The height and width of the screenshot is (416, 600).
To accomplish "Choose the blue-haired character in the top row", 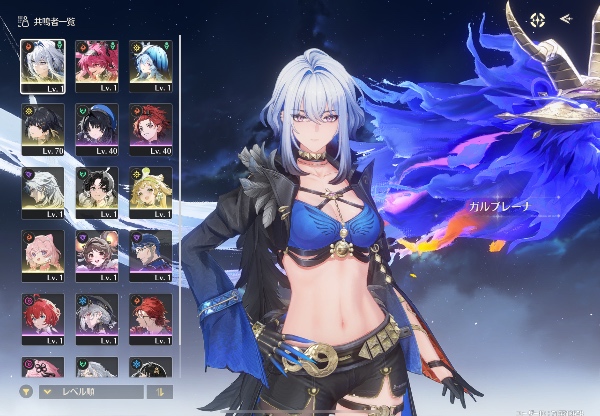I will (151, 64).
